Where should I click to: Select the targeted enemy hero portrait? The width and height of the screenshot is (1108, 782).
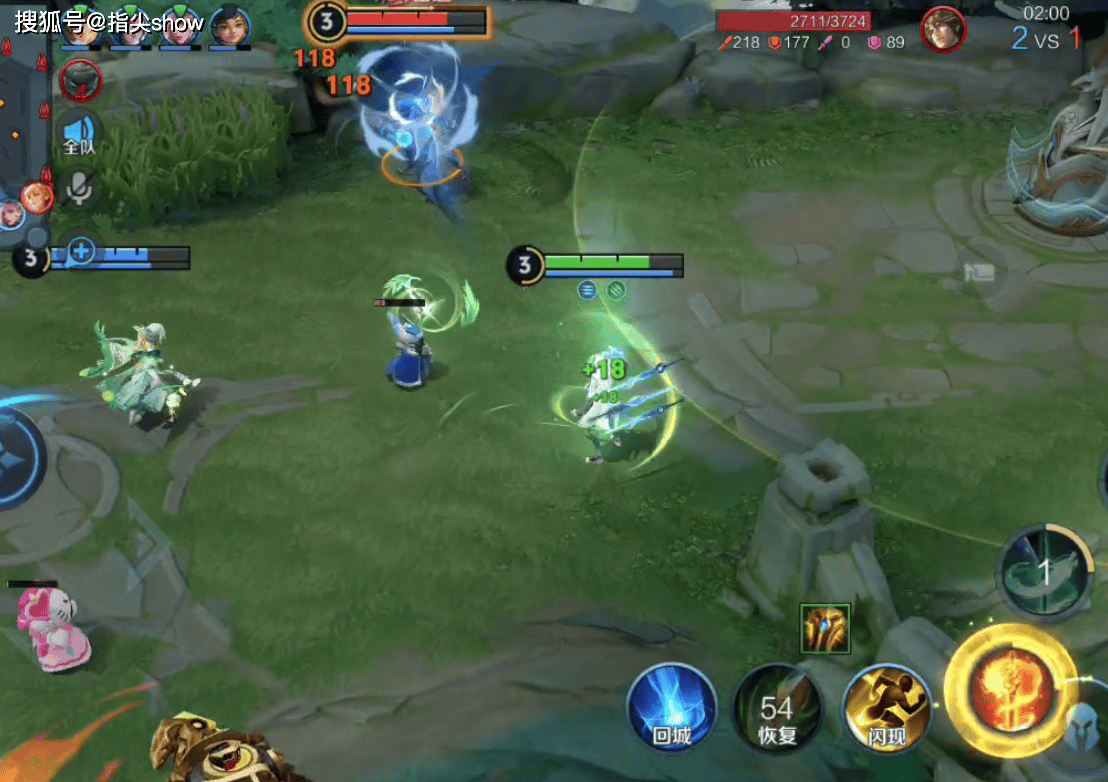tap(942, 29)
